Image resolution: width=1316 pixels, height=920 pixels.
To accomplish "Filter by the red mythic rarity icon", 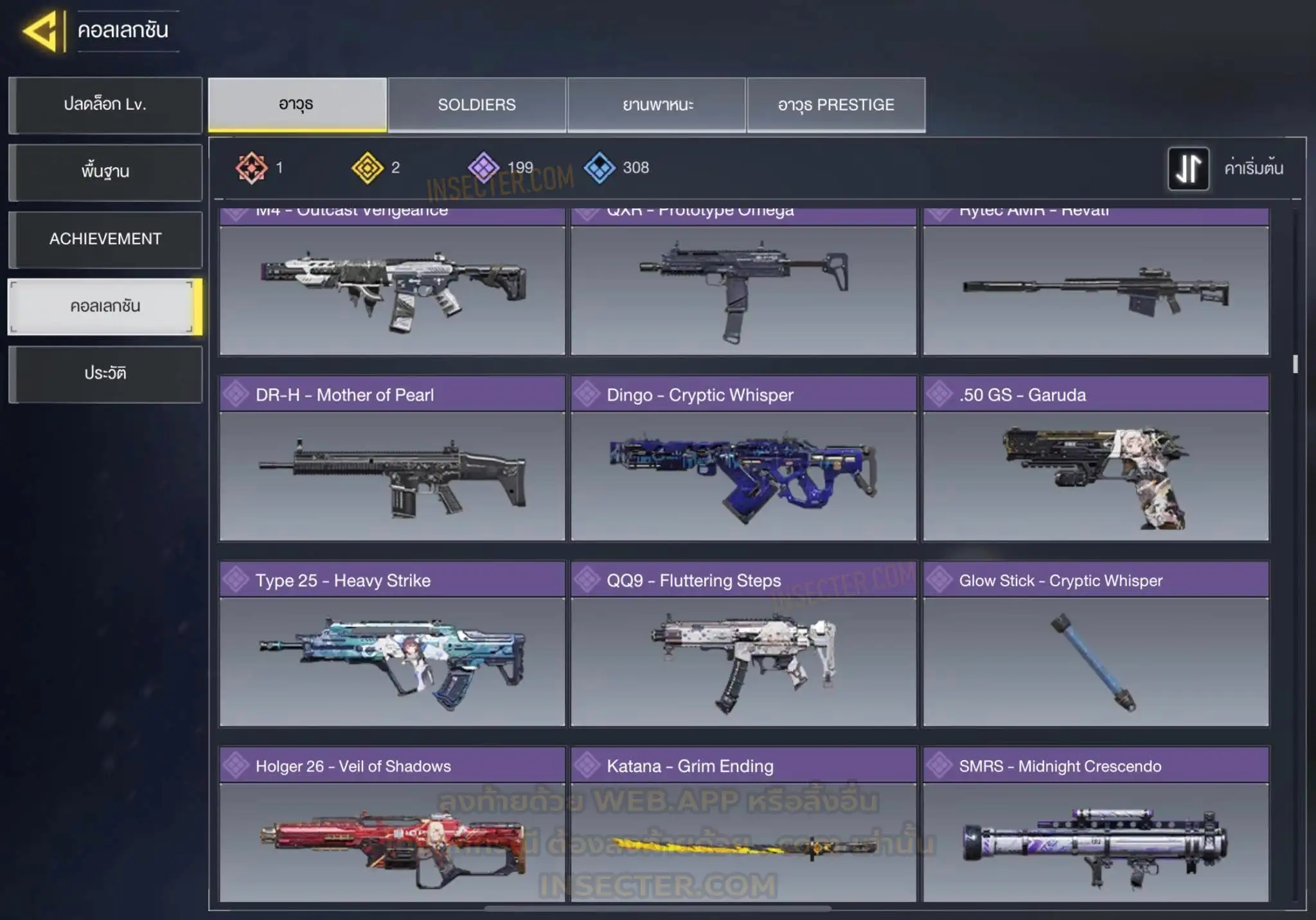I will (x=251, y=168).
